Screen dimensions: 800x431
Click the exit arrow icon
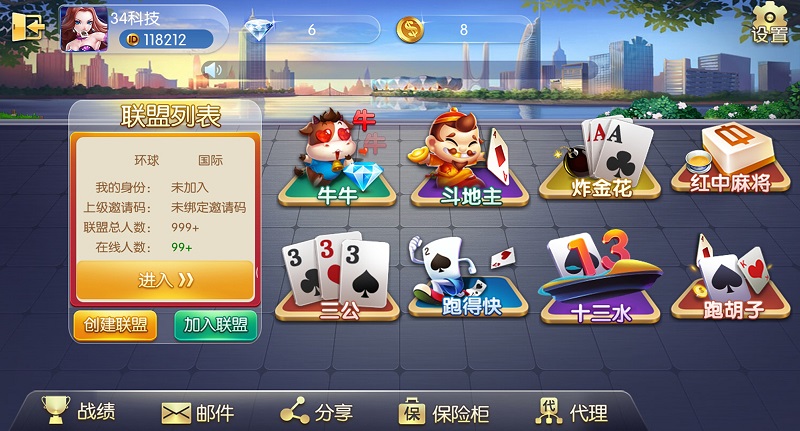(x=25, y=27)
